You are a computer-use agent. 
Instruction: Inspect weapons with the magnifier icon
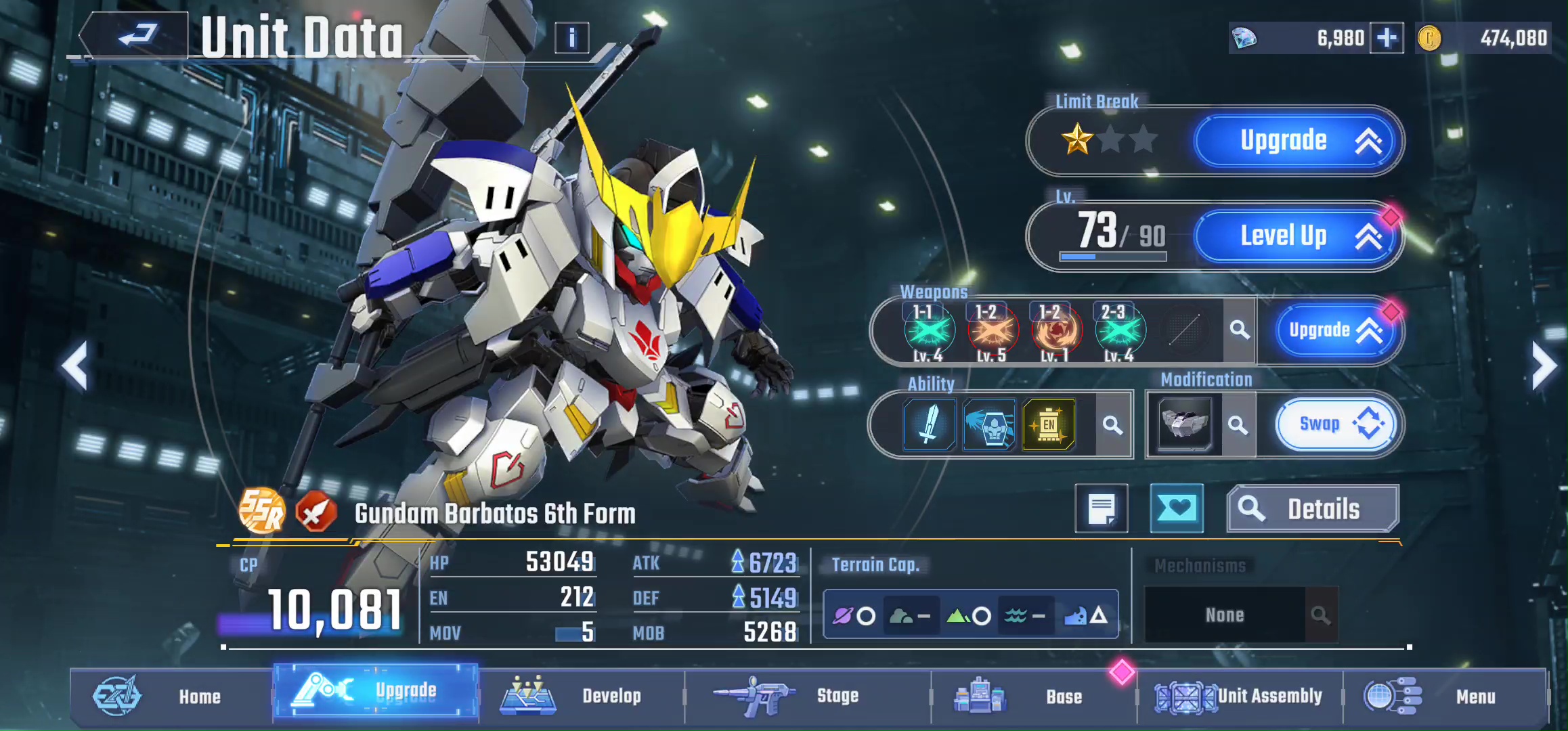tap(1240, 330)
